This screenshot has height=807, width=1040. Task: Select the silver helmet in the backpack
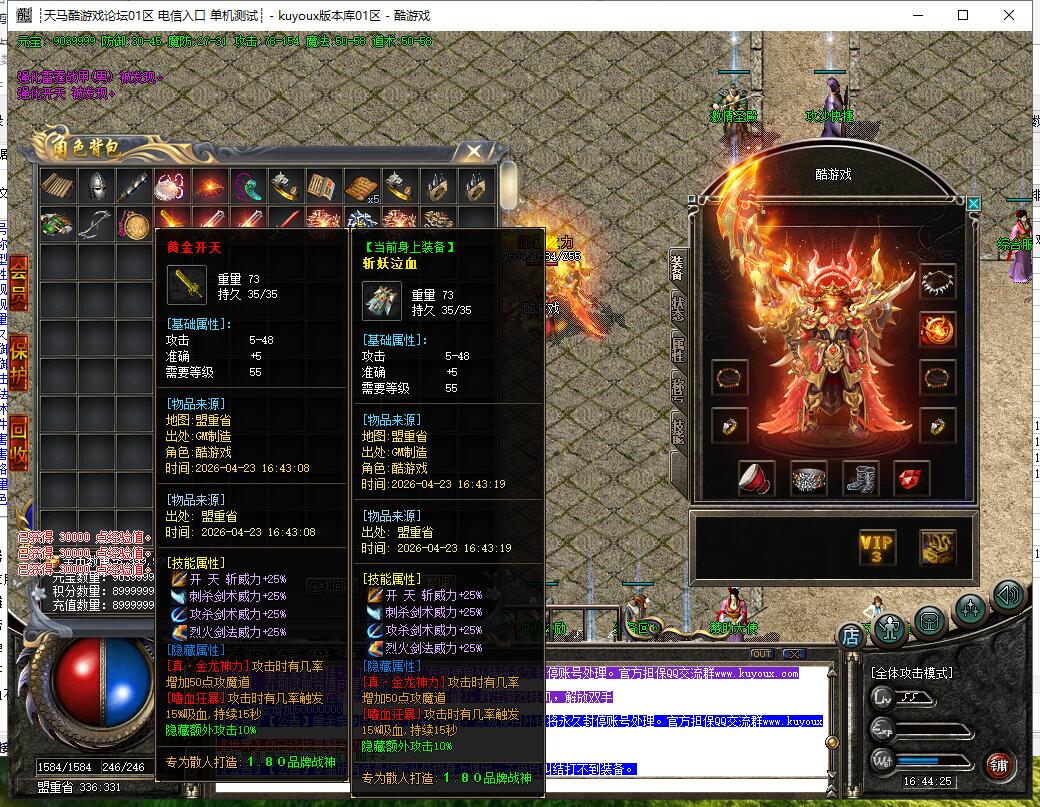click(97, 186)
